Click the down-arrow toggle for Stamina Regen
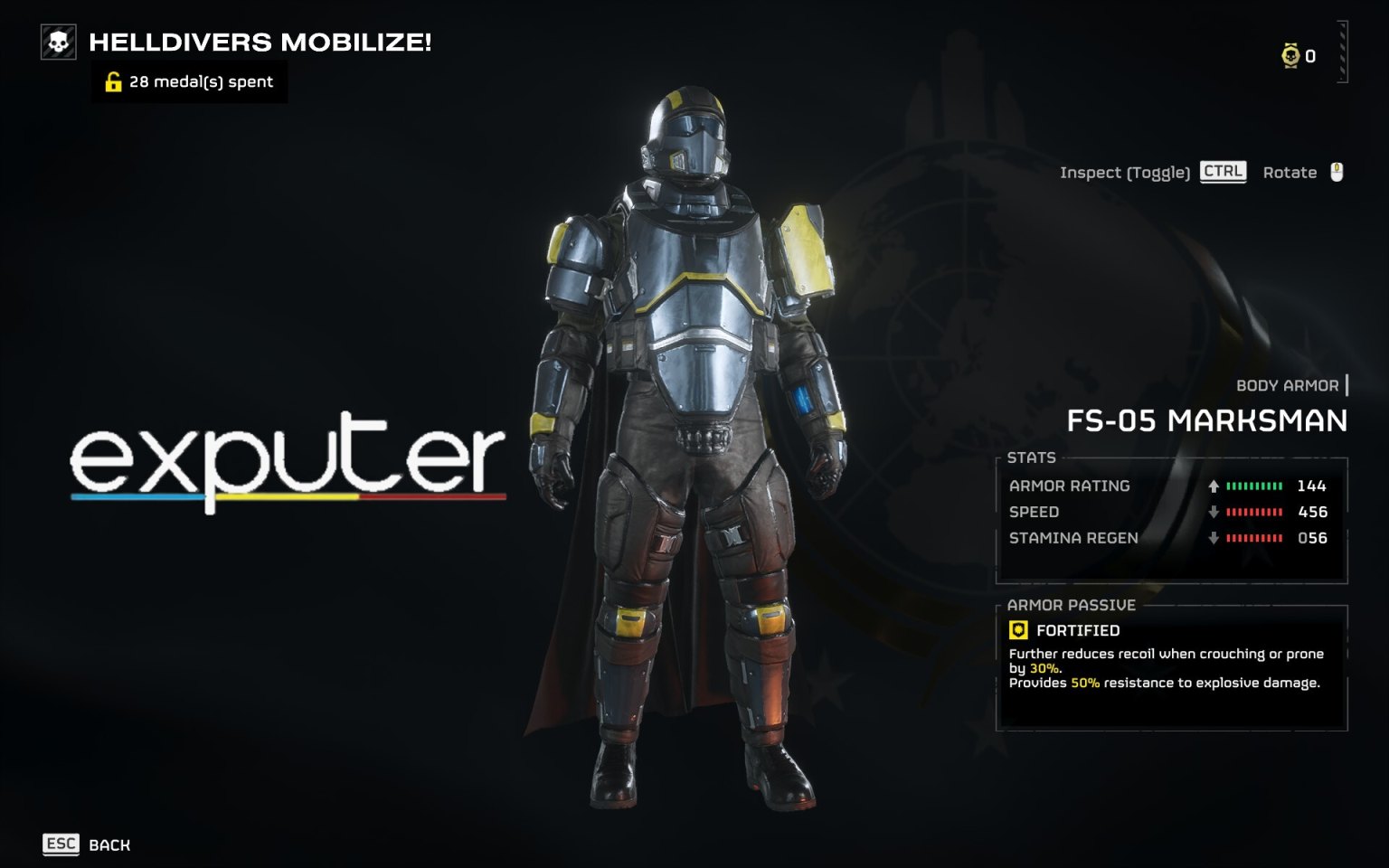 1212,538
